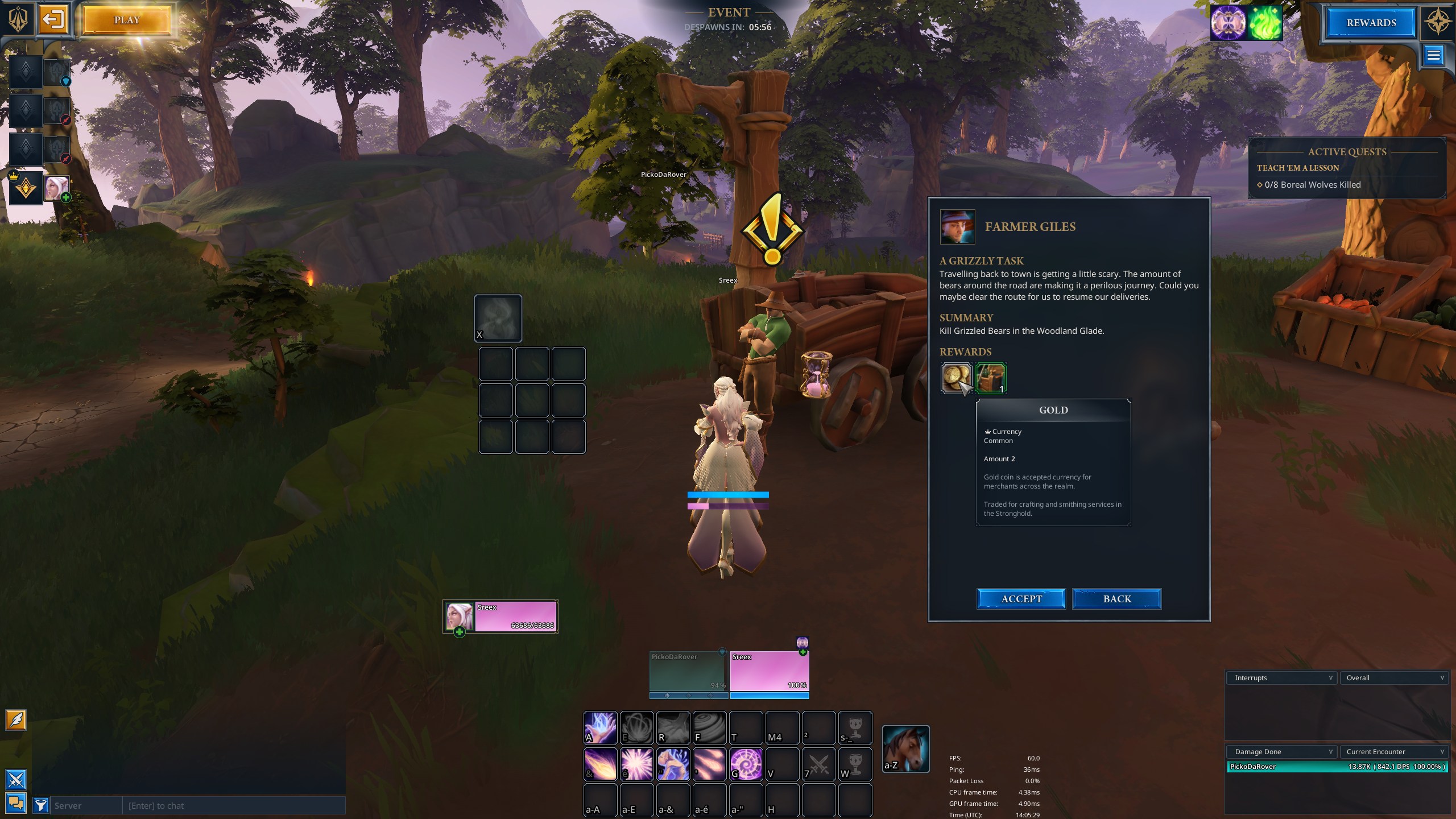Open the Damage Done dropdown
Screen dimensions: 1456x819
pos(1281,751)
